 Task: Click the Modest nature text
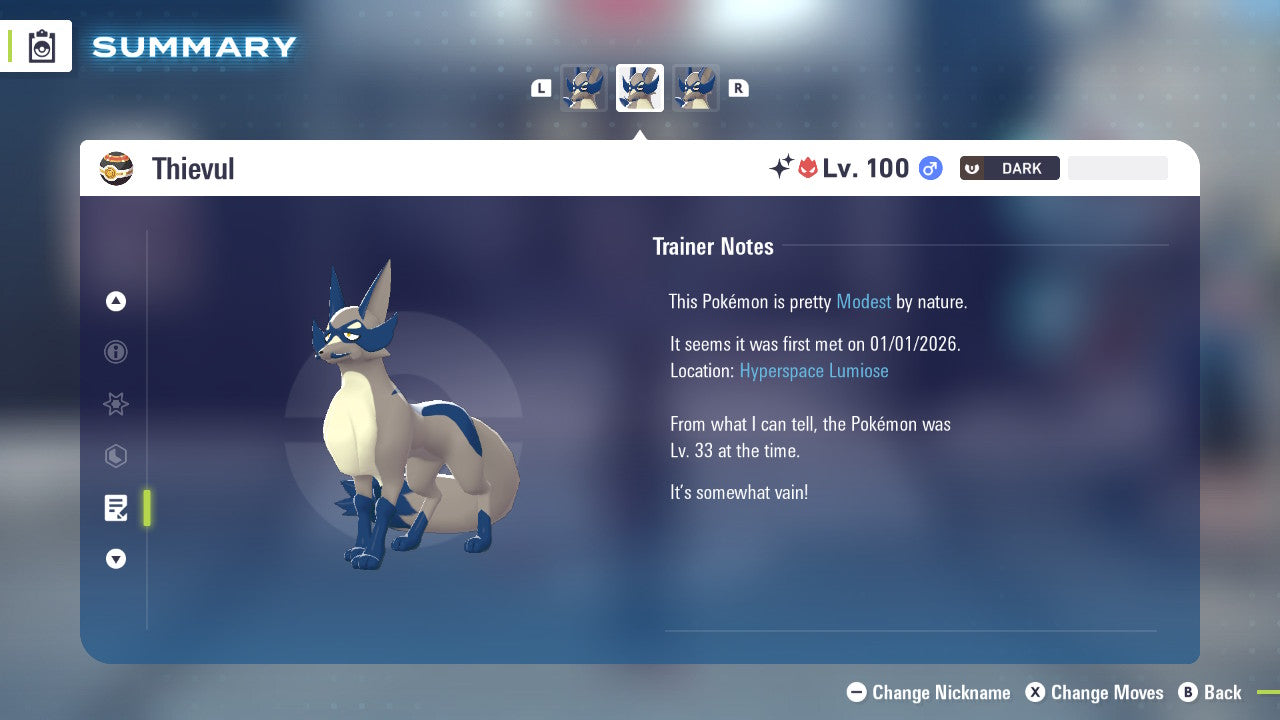[863, 301]
